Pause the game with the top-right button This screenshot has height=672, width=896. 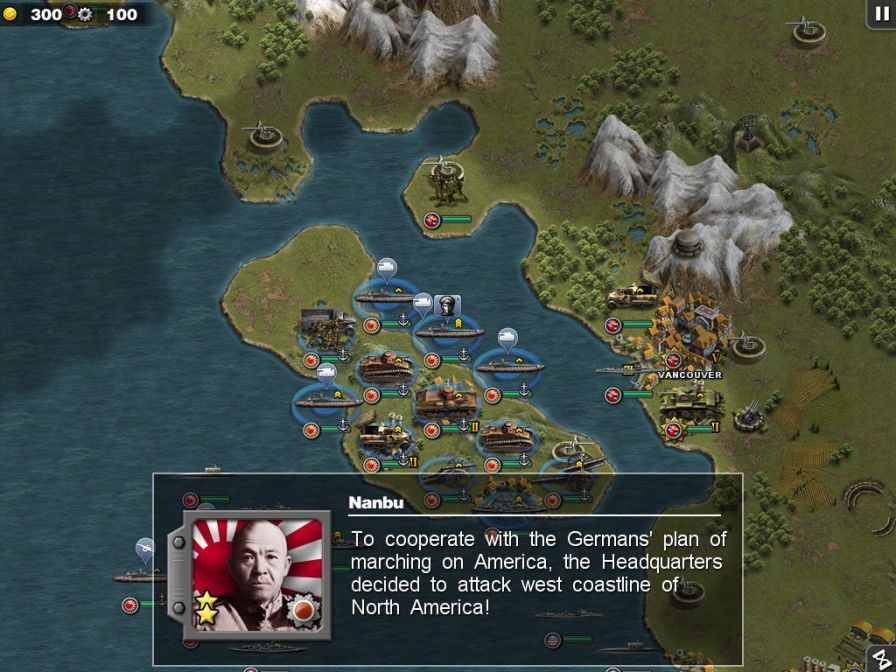click(879, 13)
